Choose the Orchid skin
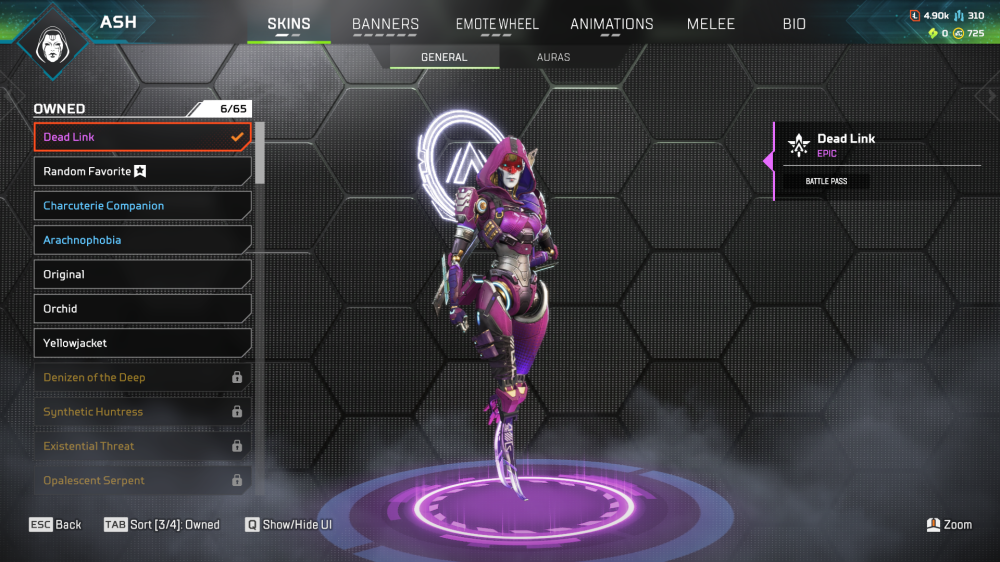 point(142,309)
